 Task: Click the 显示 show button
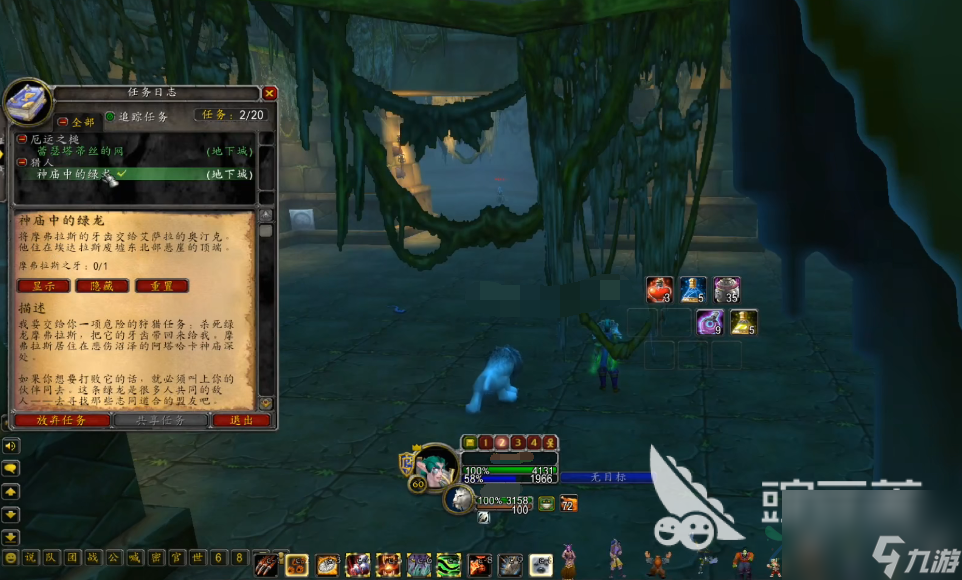[x=43, y=286]
